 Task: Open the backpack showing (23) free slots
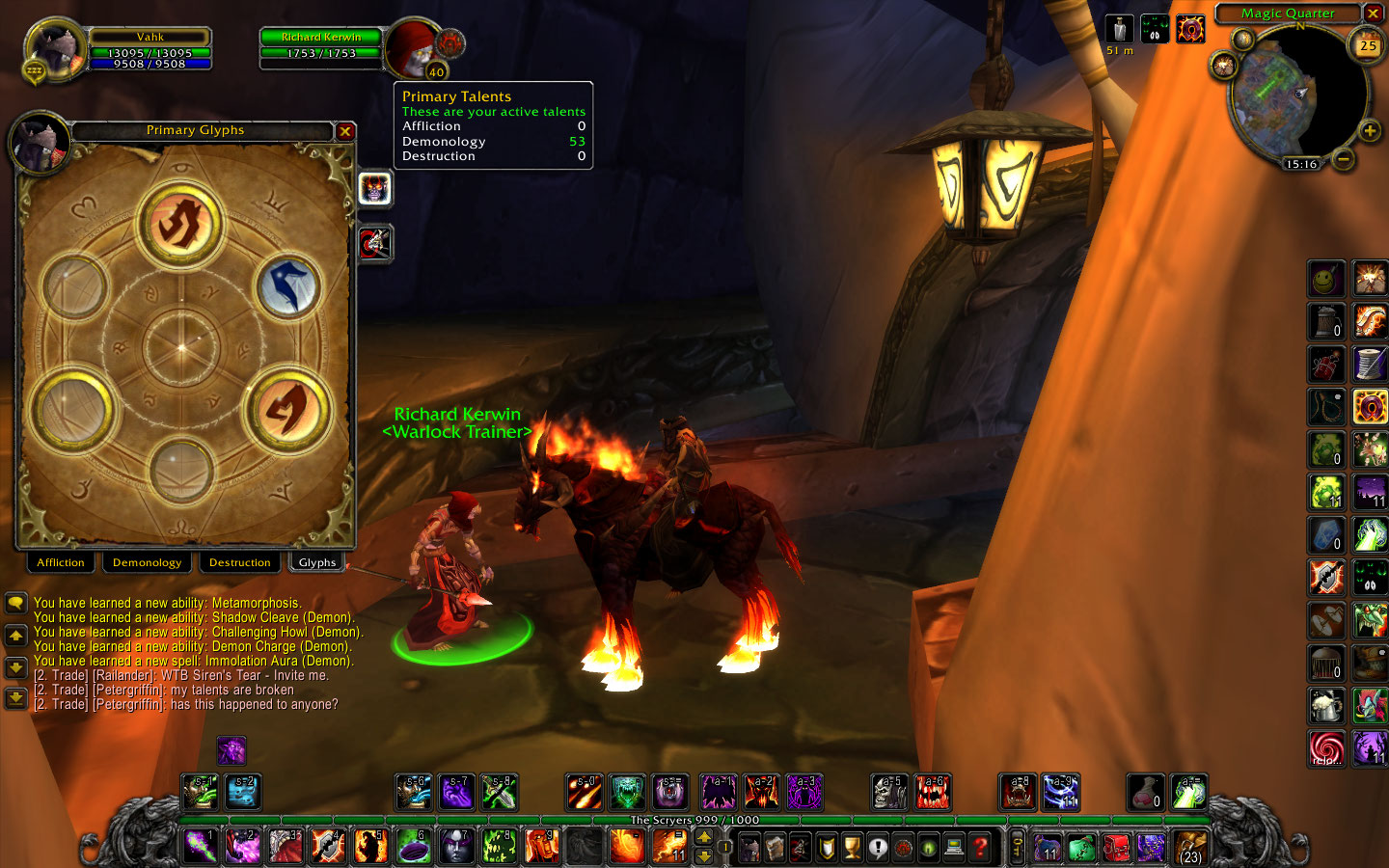pyautogui.click(x=1190, y=848)
